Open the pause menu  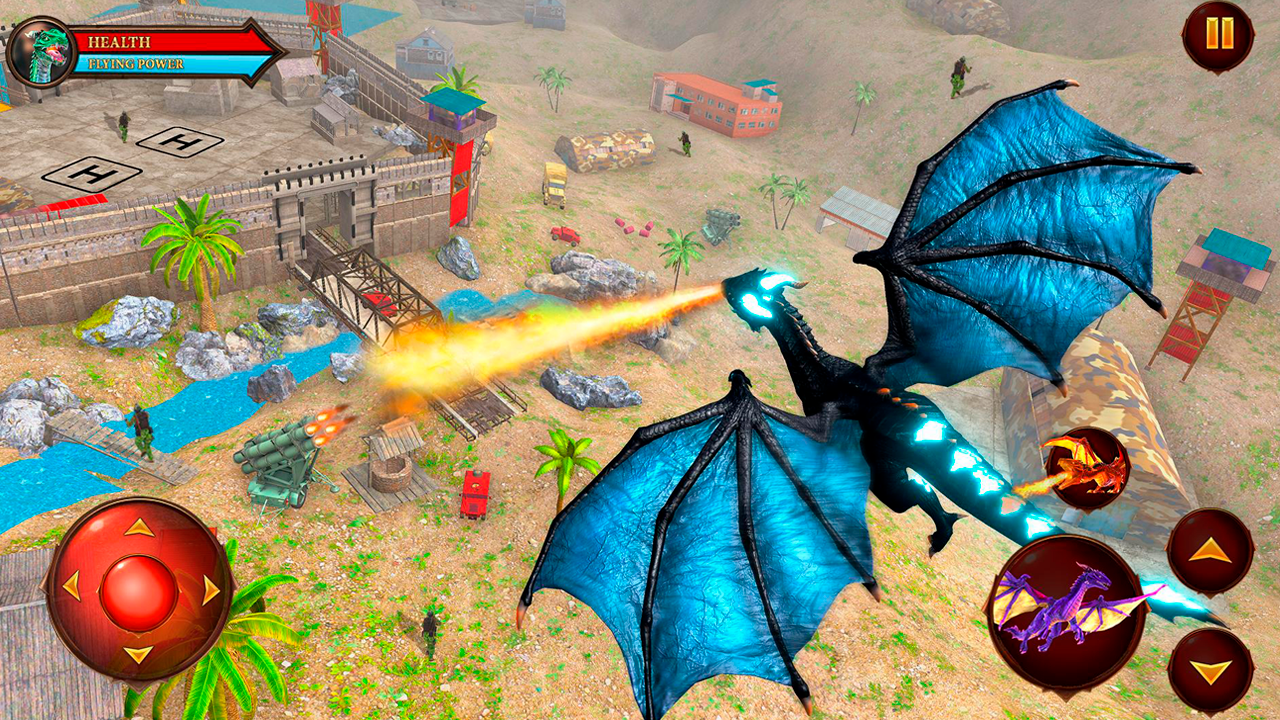point(1218,33)
